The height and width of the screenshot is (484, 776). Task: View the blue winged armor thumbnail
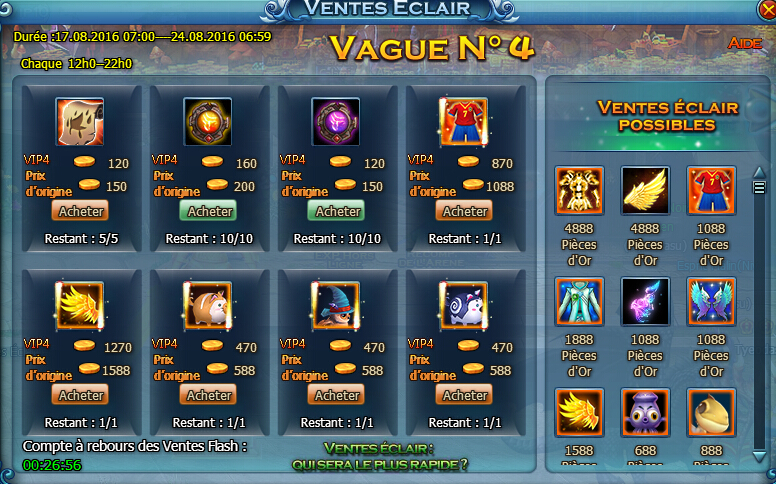click(x=711, y=301)
